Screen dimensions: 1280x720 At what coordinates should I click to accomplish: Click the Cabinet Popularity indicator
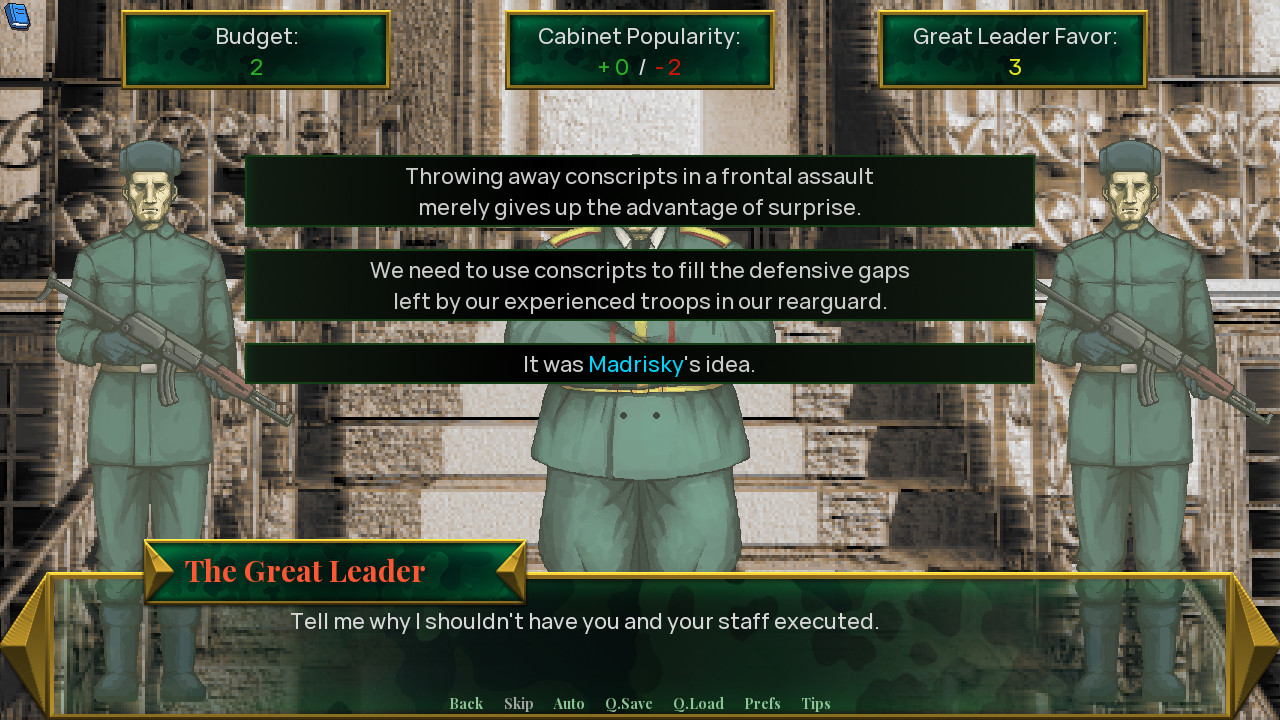pos(639,49)
